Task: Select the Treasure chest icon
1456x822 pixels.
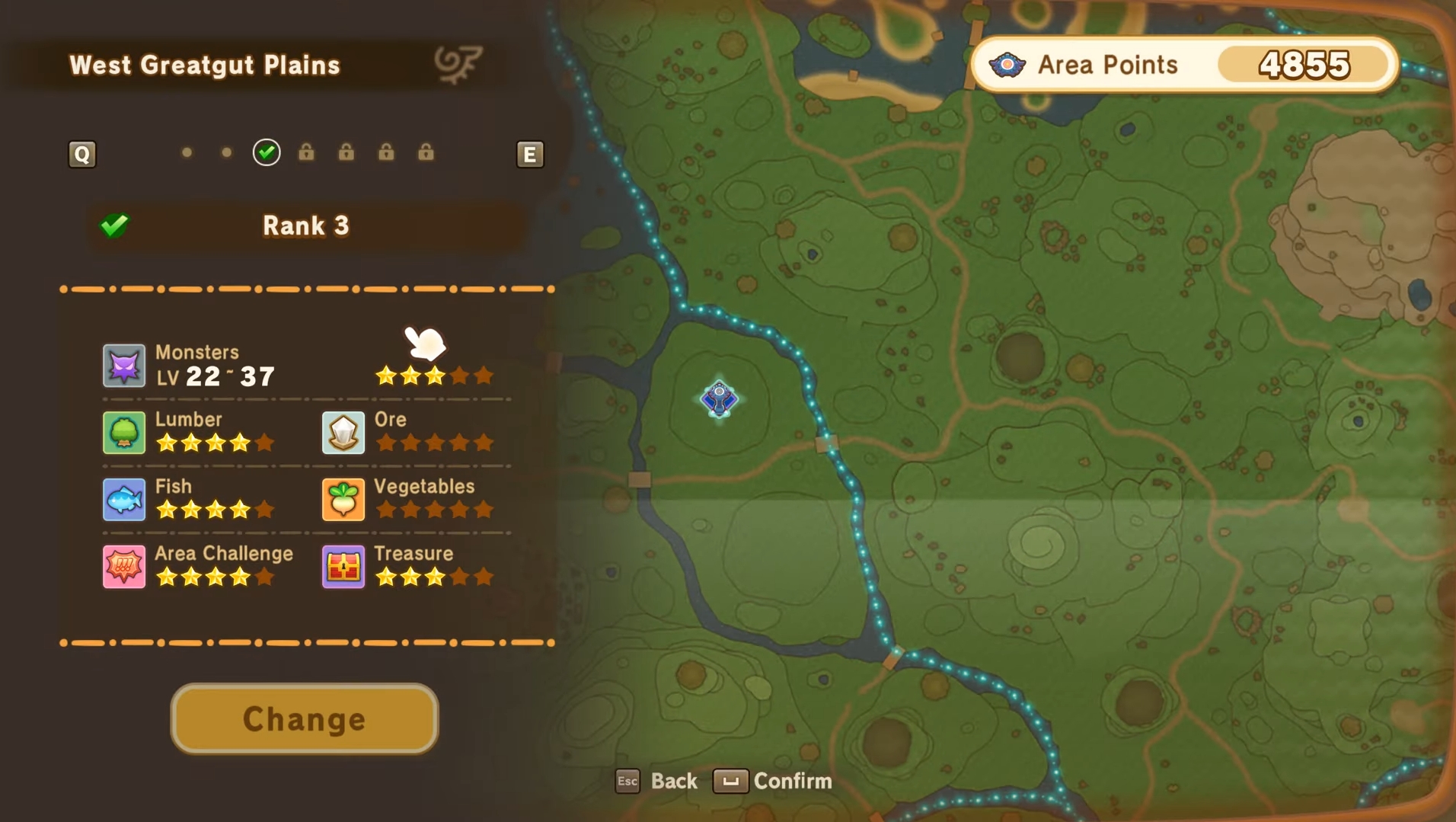Action: click(343, 566)
